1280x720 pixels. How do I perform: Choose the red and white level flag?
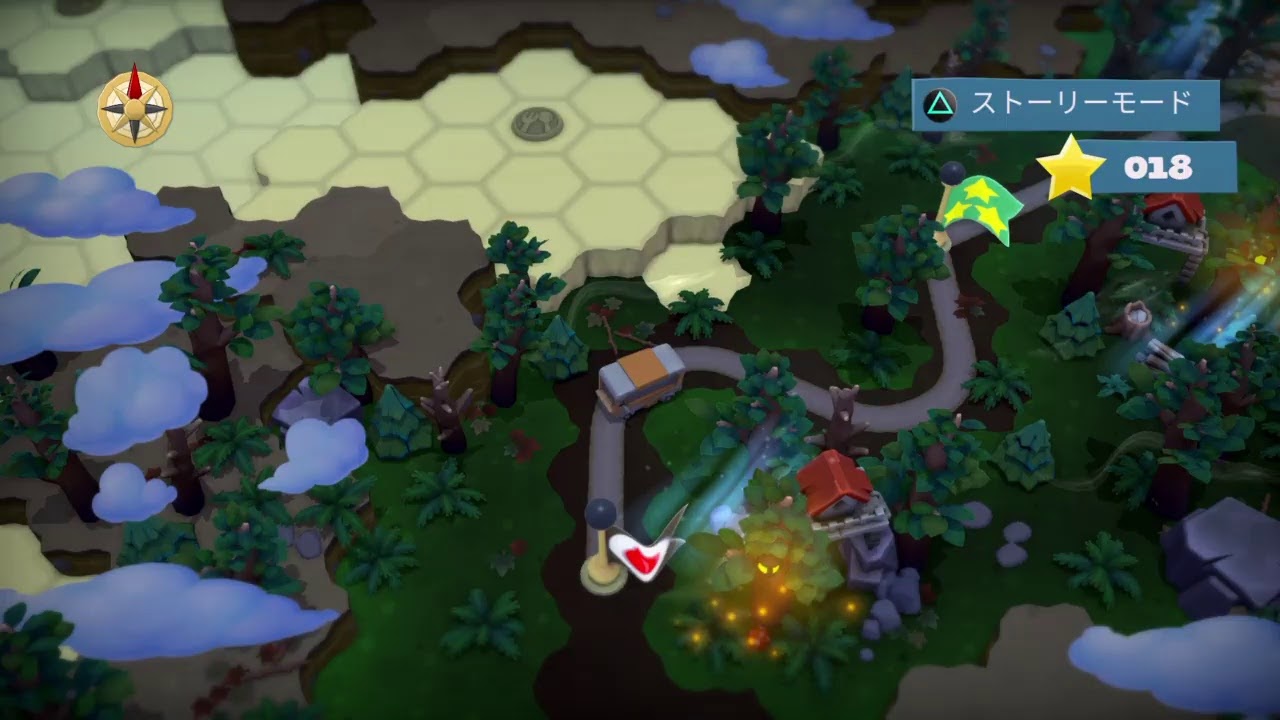[645, 551]
